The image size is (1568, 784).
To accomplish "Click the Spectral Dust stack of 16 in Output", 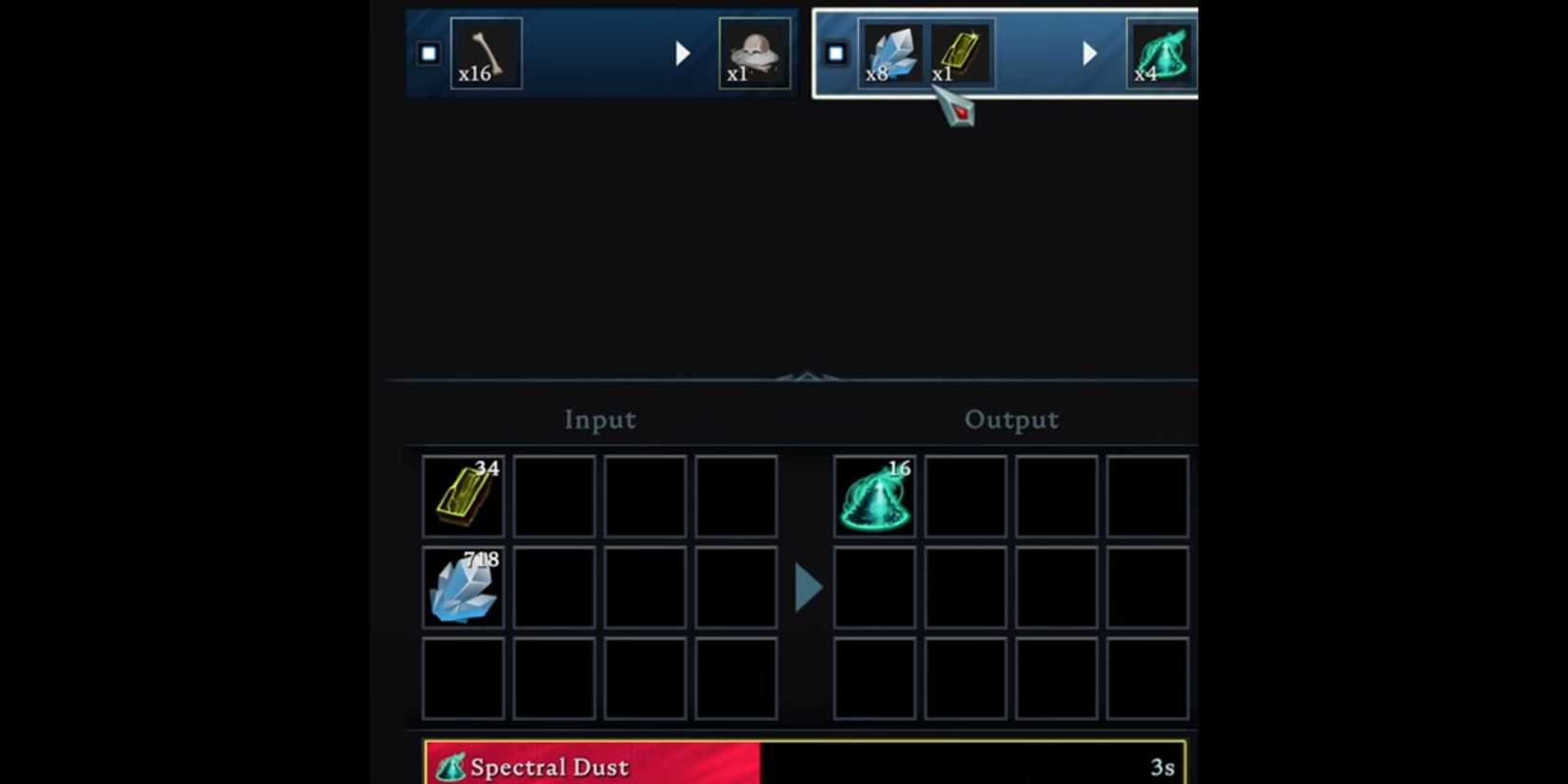I will (874, 495).
